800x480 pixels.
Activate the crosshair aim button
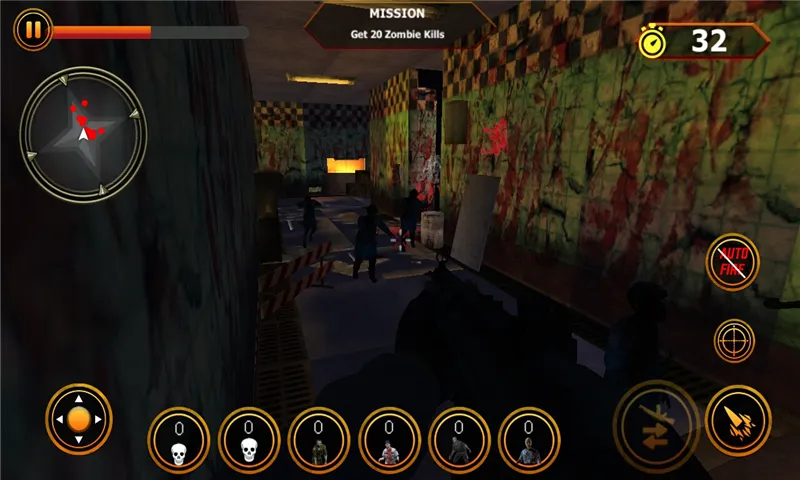[x=734, y=340]
